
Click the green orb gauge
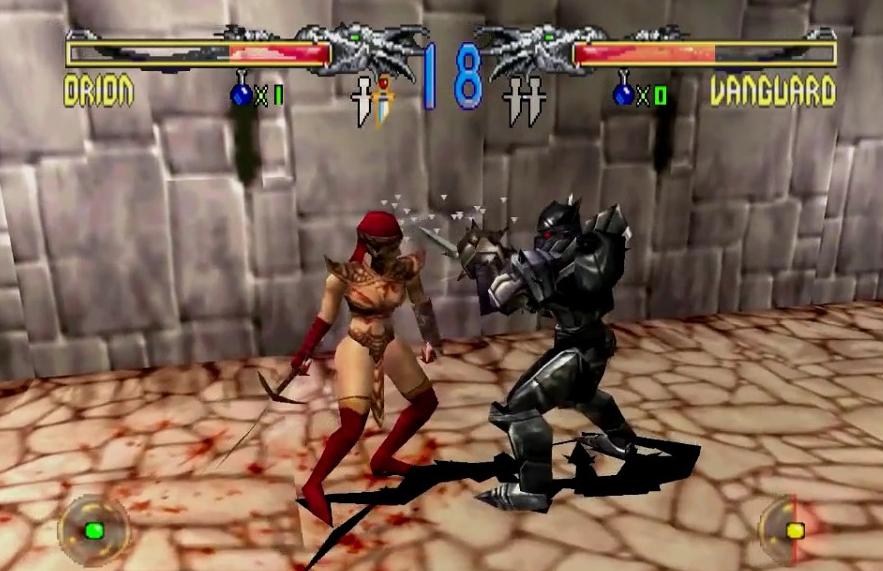(x=93, y=530)
